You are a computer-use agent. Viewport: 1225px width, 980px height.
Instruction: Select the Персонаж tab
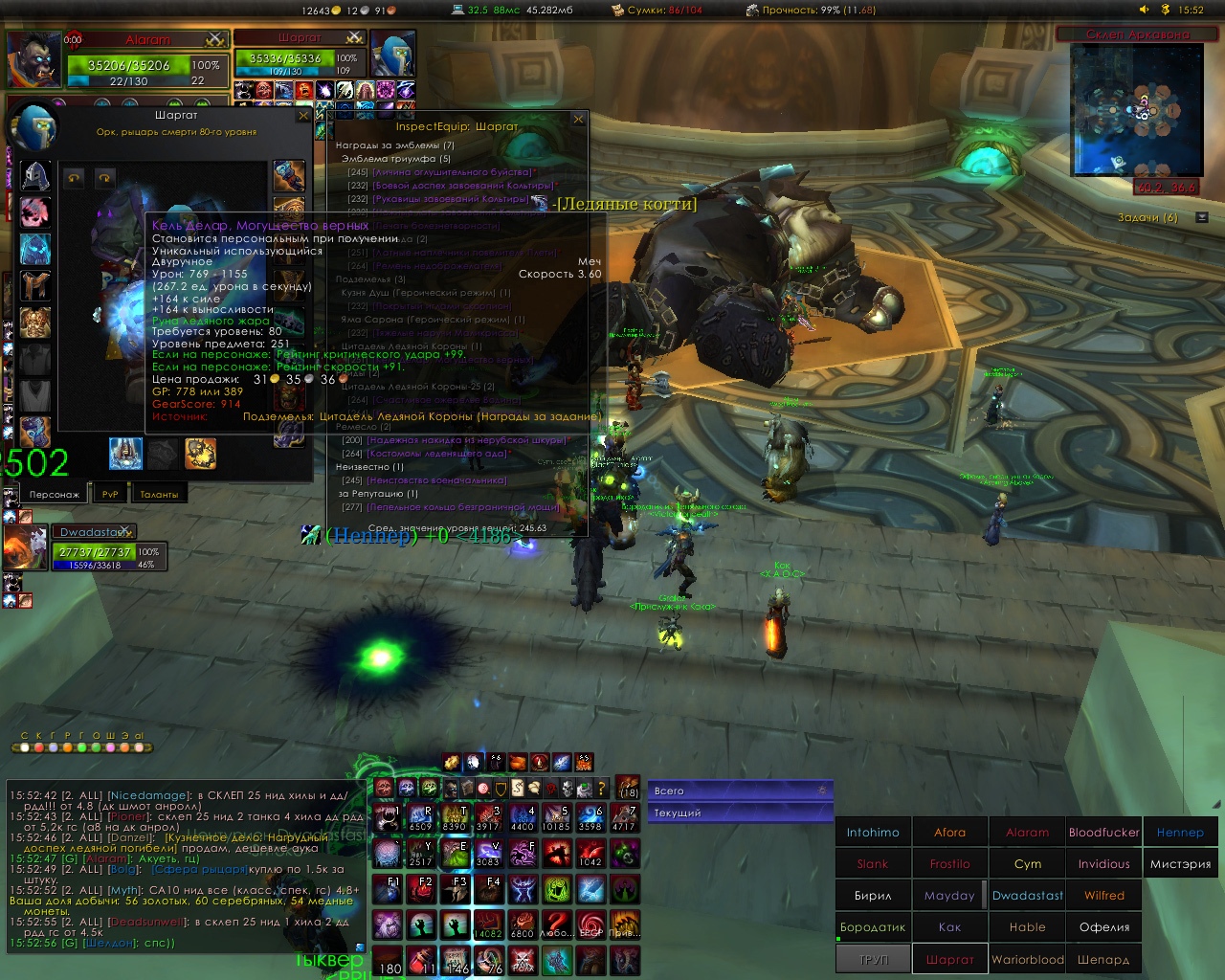pyautogui.click(x=54, y=494)
